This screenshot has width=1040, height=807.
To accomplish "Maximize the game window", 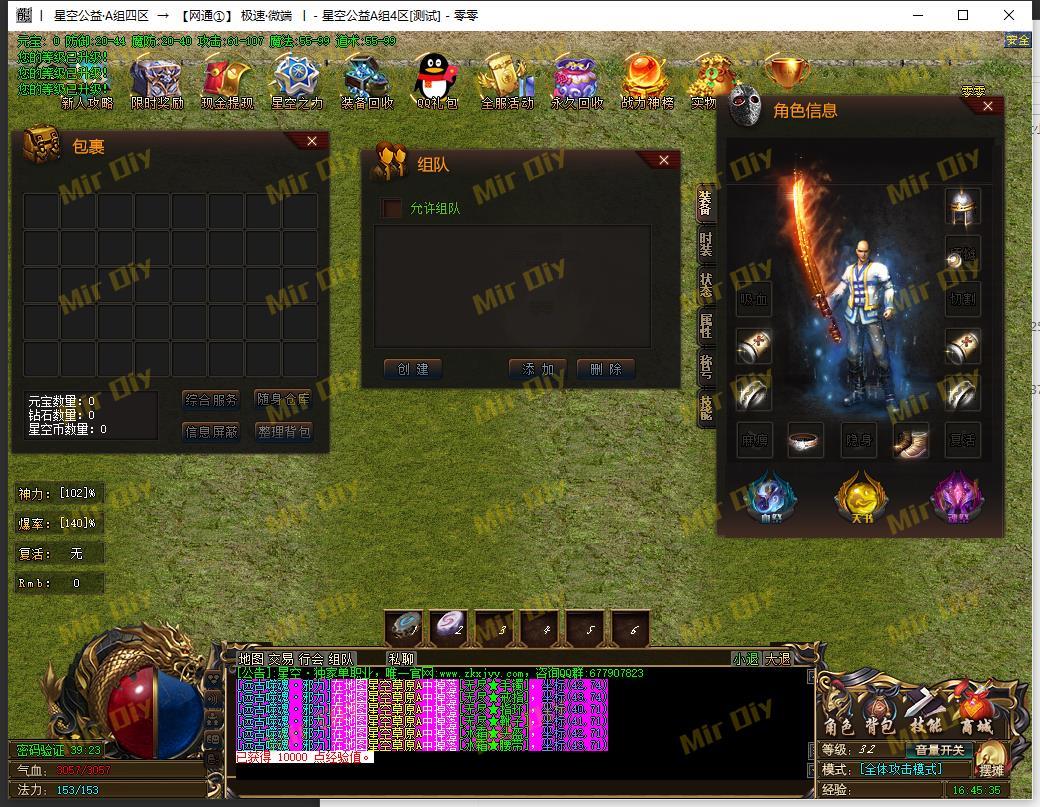I will 963,15.
